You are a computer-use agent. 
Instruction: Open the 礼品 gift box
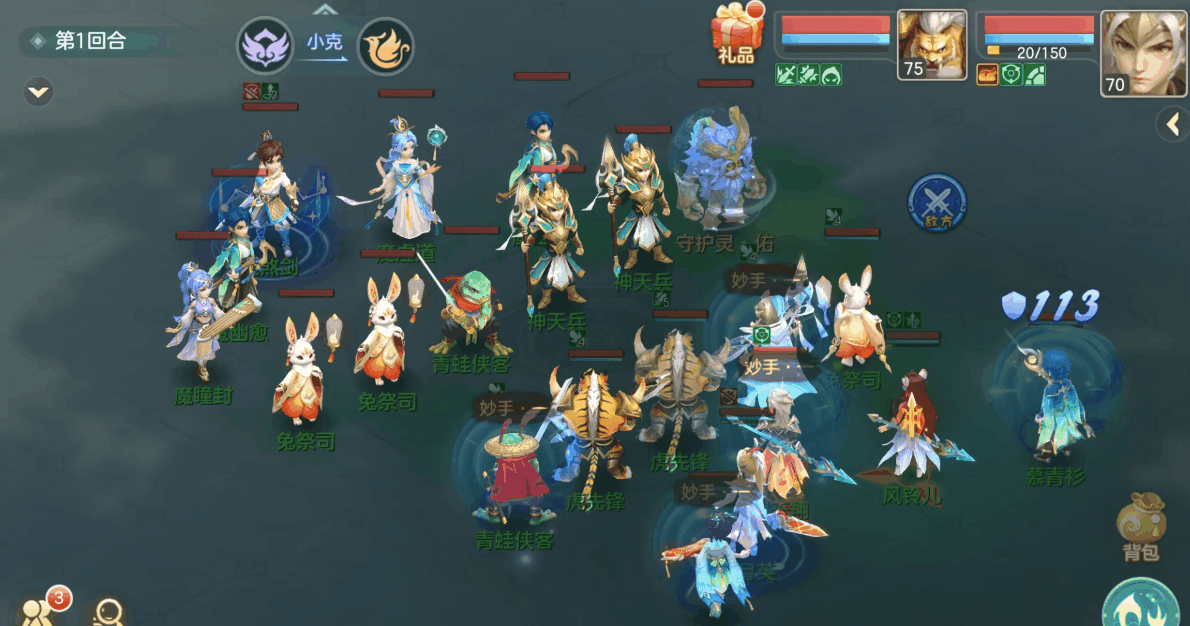pos(735,33)
